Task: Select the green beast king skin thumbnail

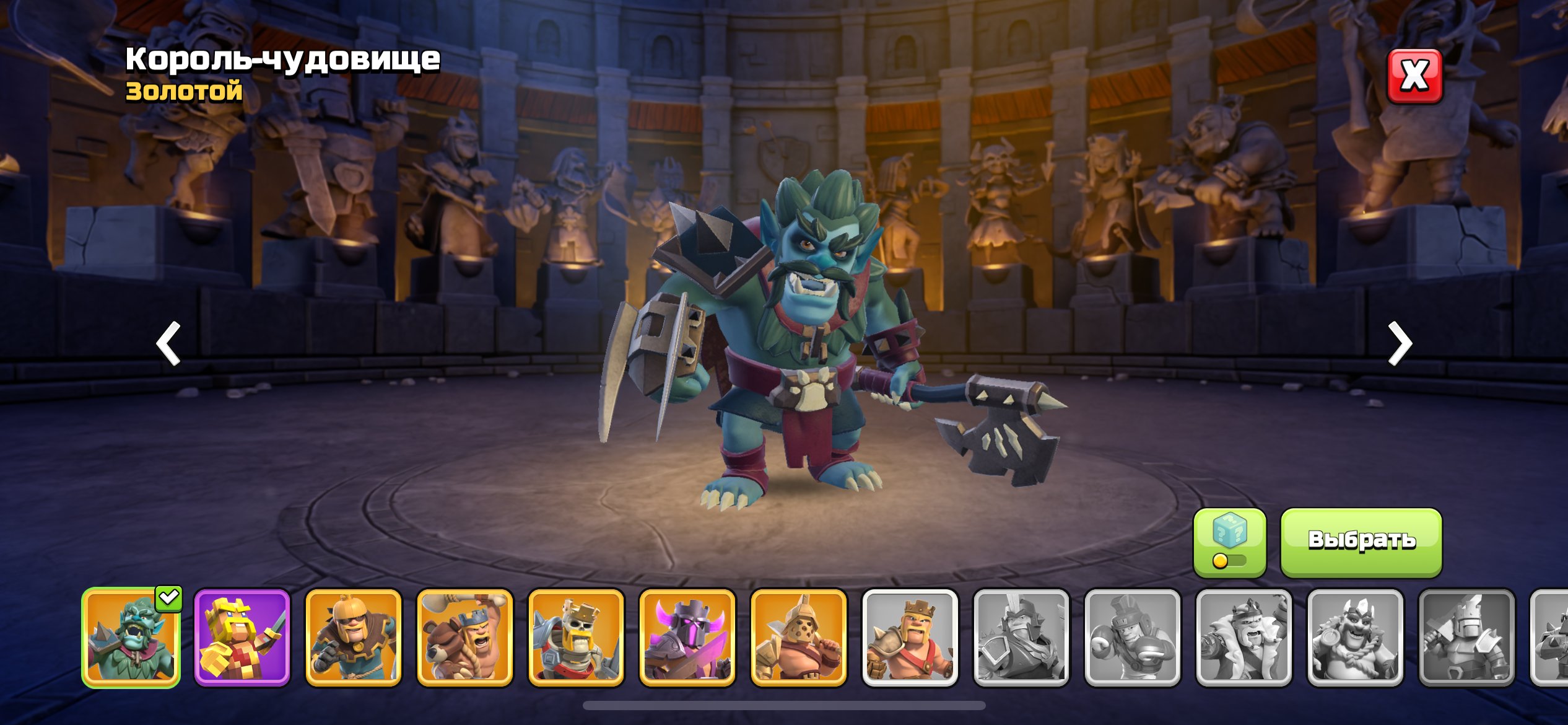Action: (131, 638)
